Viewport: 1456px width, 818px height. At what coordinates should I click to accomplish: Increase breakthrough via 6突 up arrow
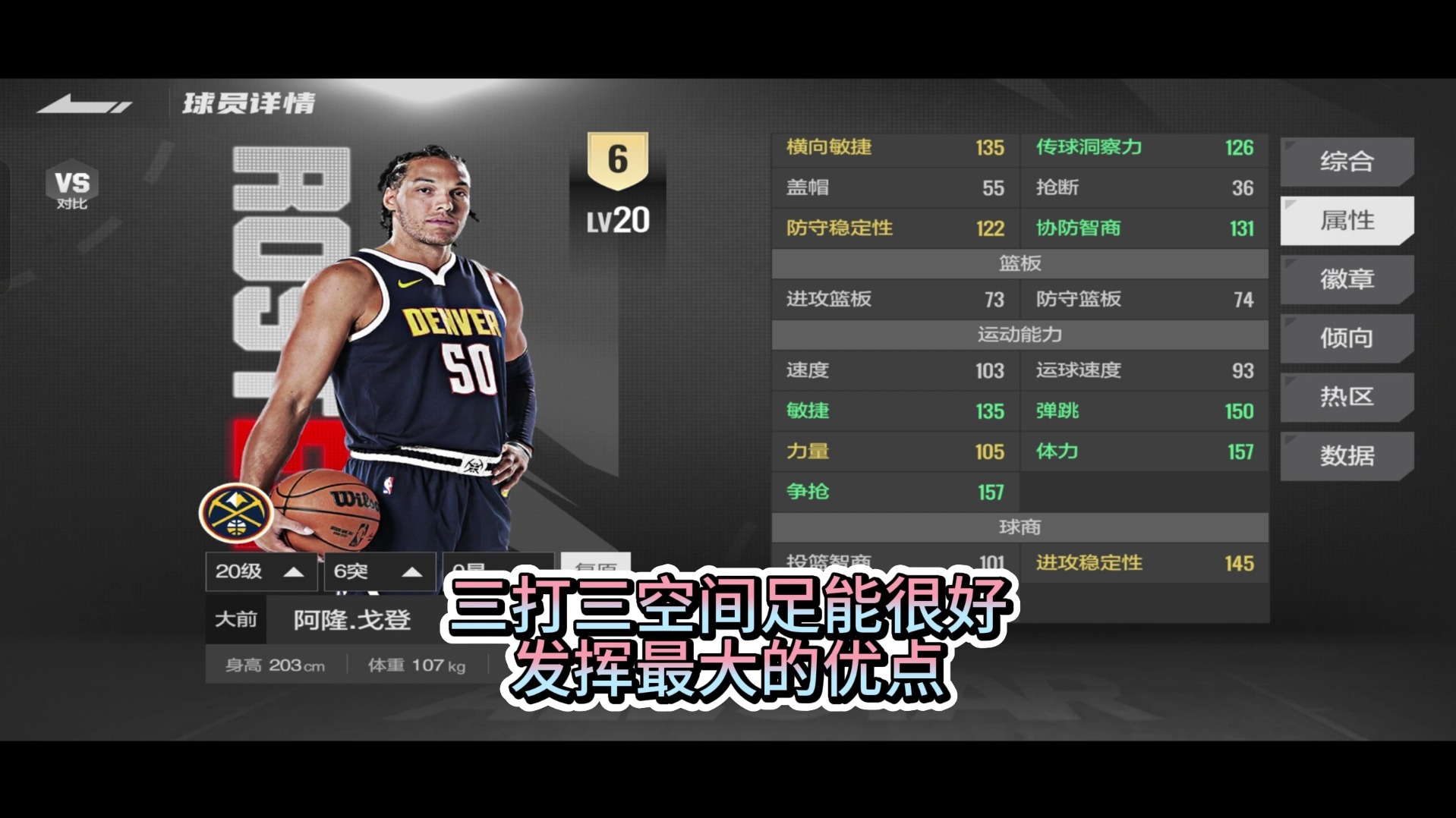[411, 572]
